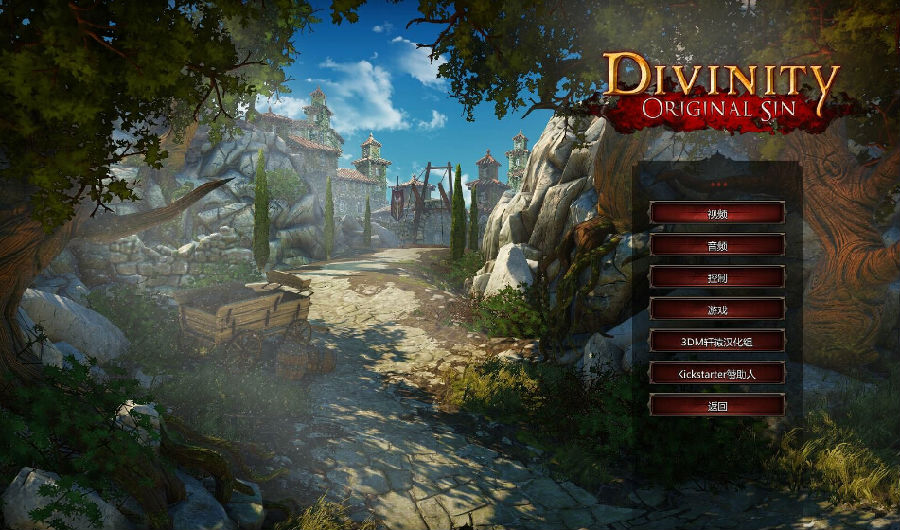Show the 3DM轩辕汉化组 credits entry
The height and width of the screenshot is (530, 900).
pyautogui.click(x=717, y=341)
